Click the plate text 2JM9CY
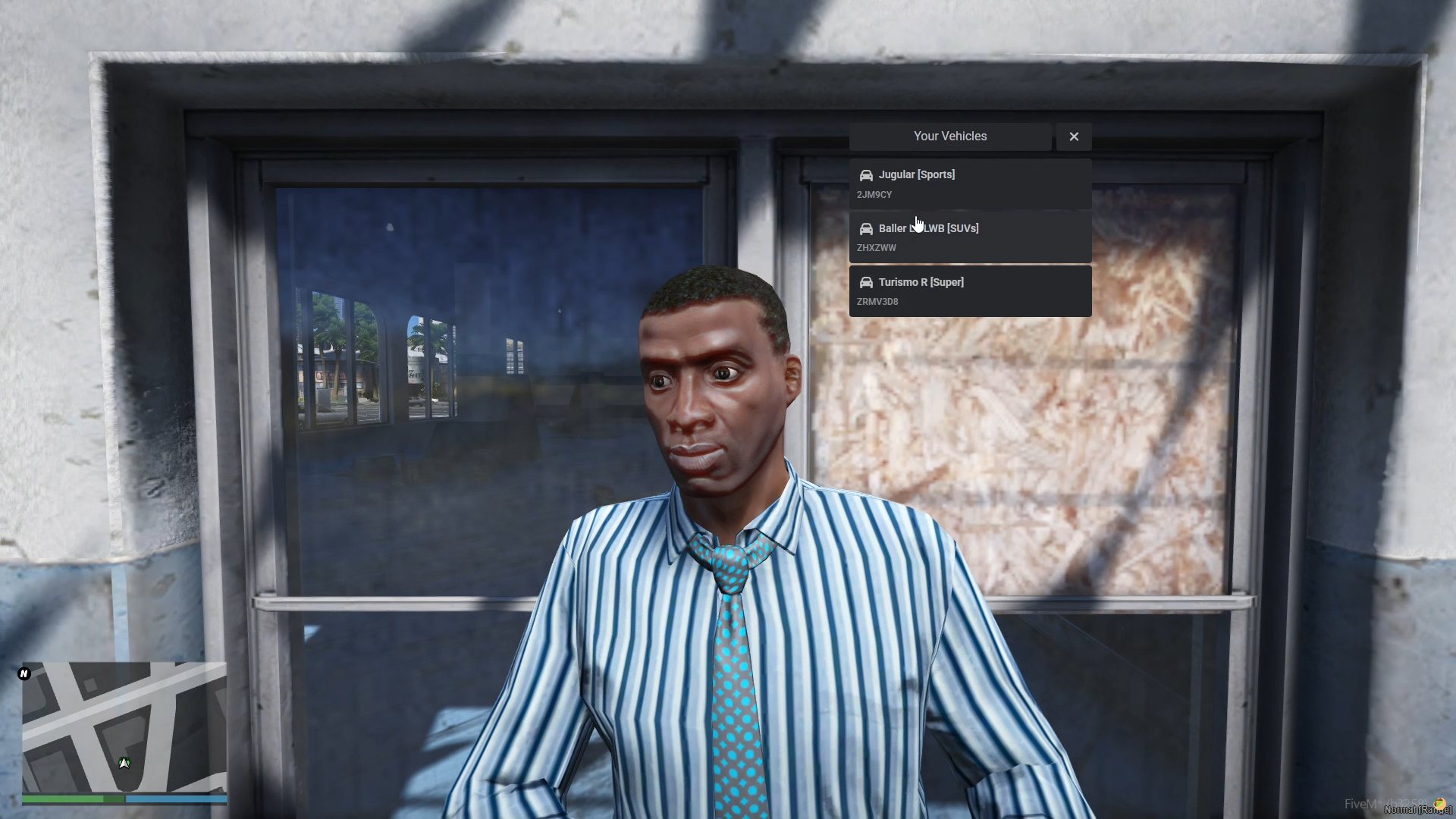 [x=874, y=195]
